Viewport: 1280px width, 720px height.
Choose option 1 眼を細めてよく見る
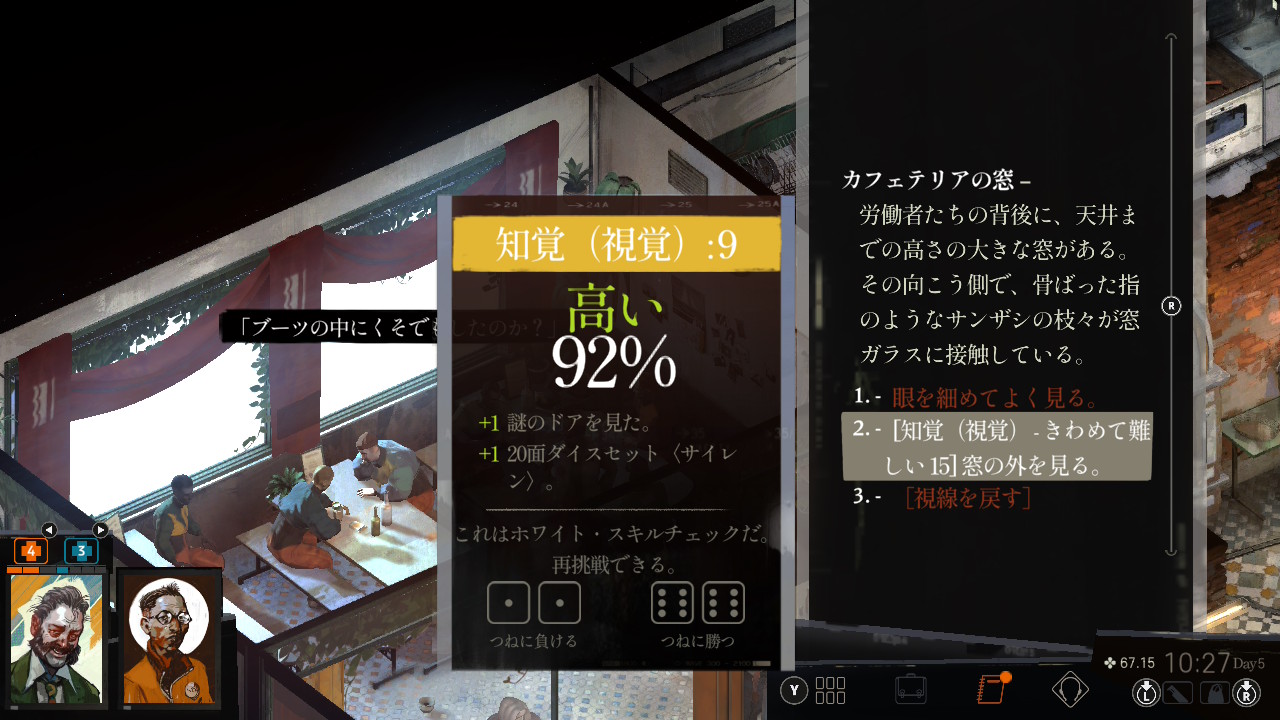pos(995,398)
